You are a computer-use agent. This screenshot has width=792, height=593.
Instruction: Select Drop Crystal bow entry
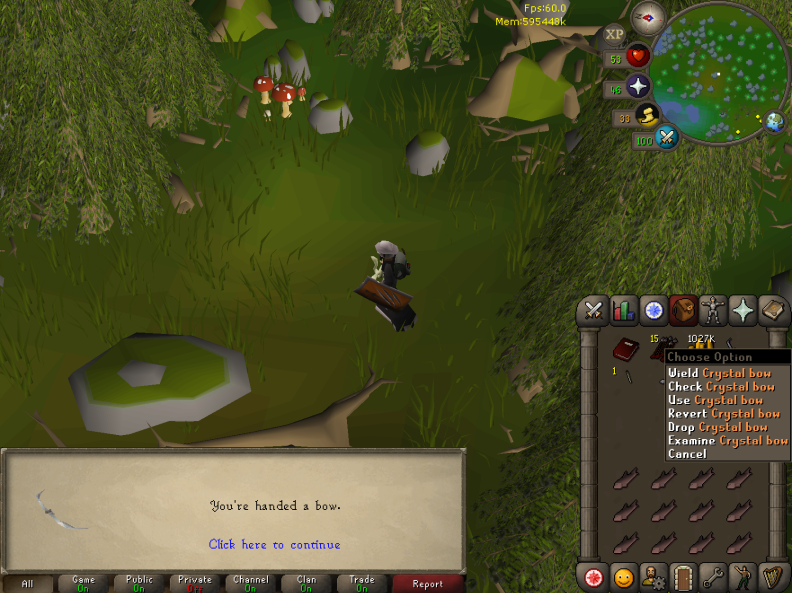715,427
